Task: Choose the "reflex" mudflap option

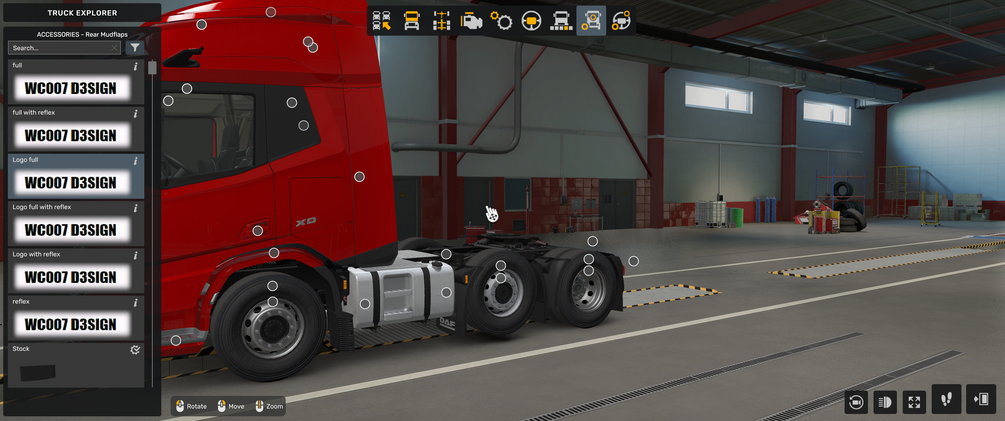Action: (71, 323)
